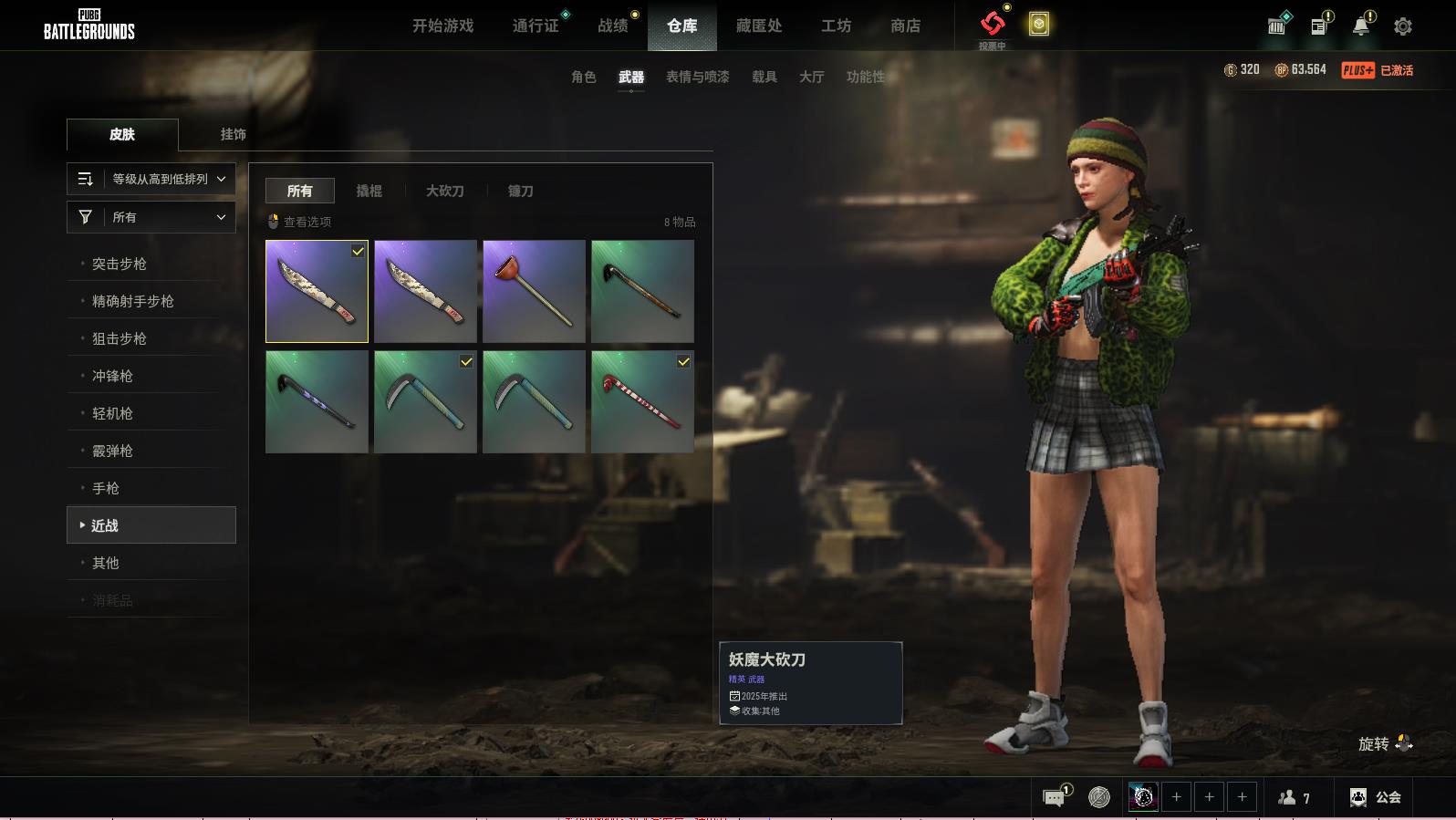Switch to the 角色 character tab
Screen dimensions: 1456x820
[584, 77]
